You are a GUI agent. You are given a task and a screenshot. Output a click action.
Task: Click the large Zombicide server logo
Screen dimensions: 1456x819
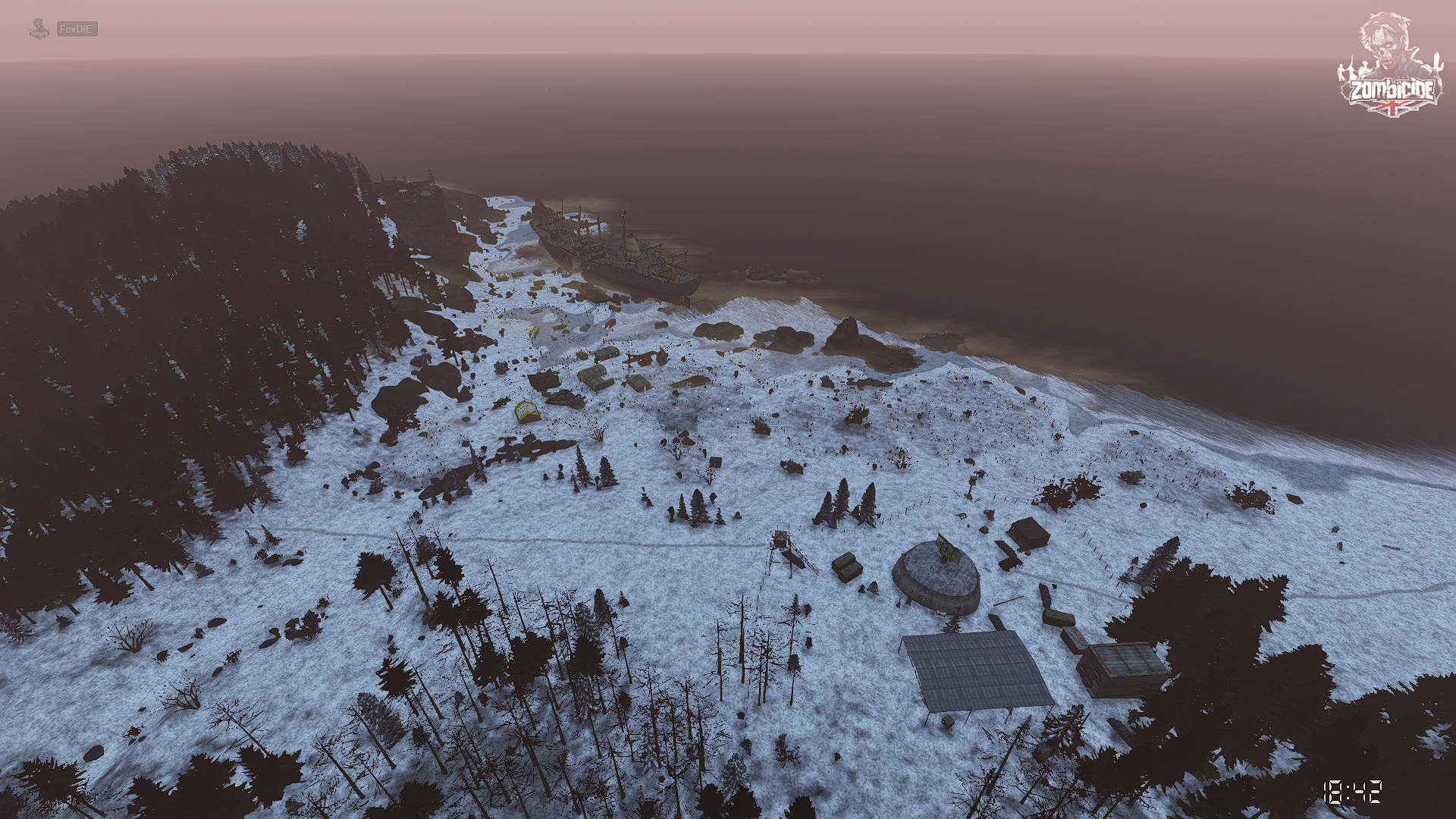(x=1391, y=67)
